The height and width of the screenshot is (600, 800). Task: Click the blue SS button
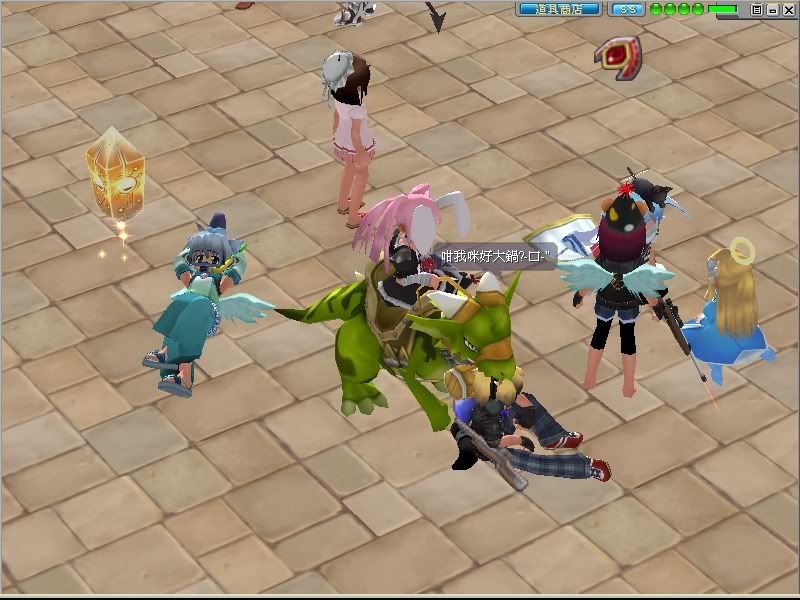(x=627, y=9)
